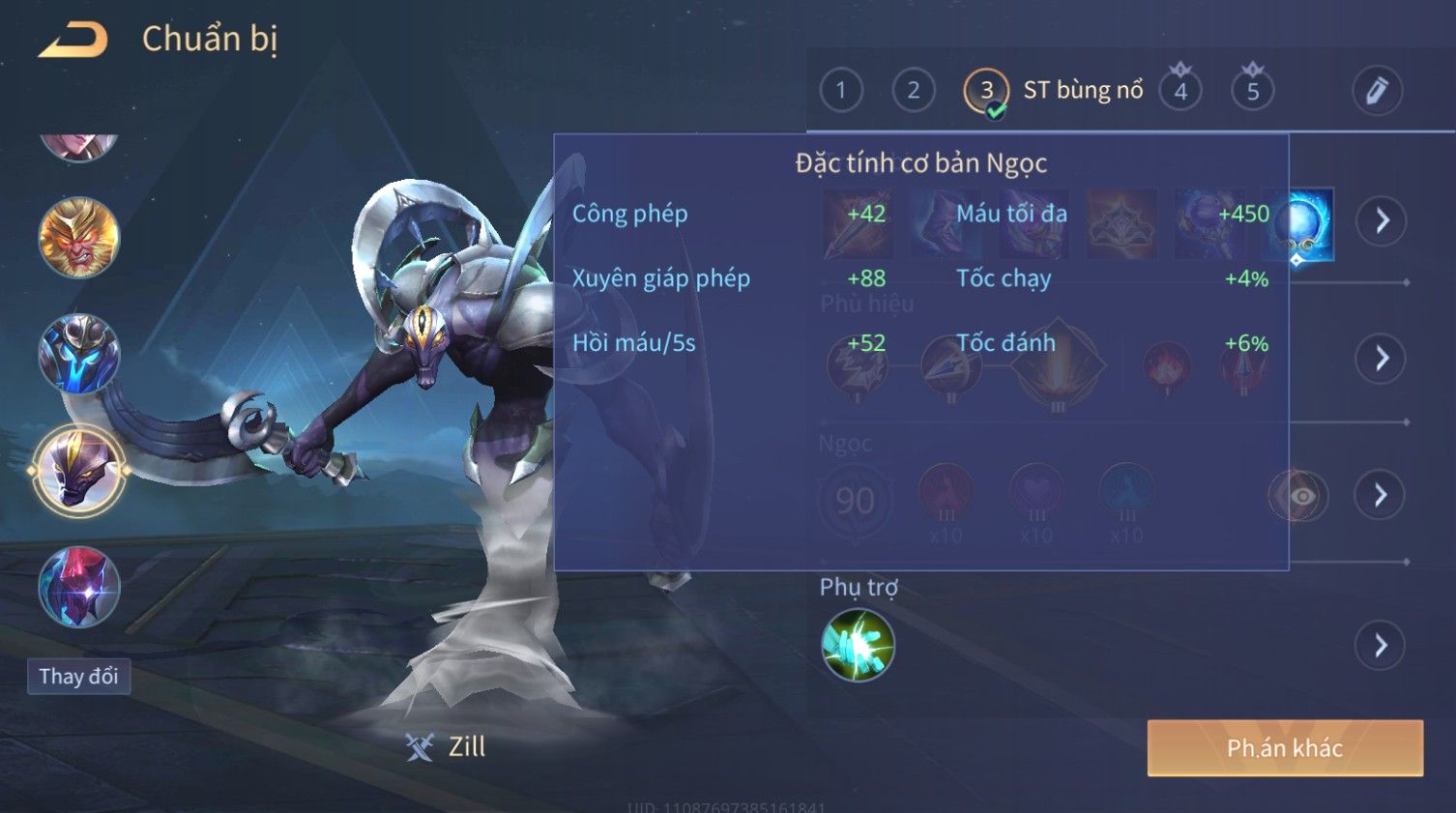Switch to preset slot 2
The image size is (1456, 813).
[x=913, y=91]
